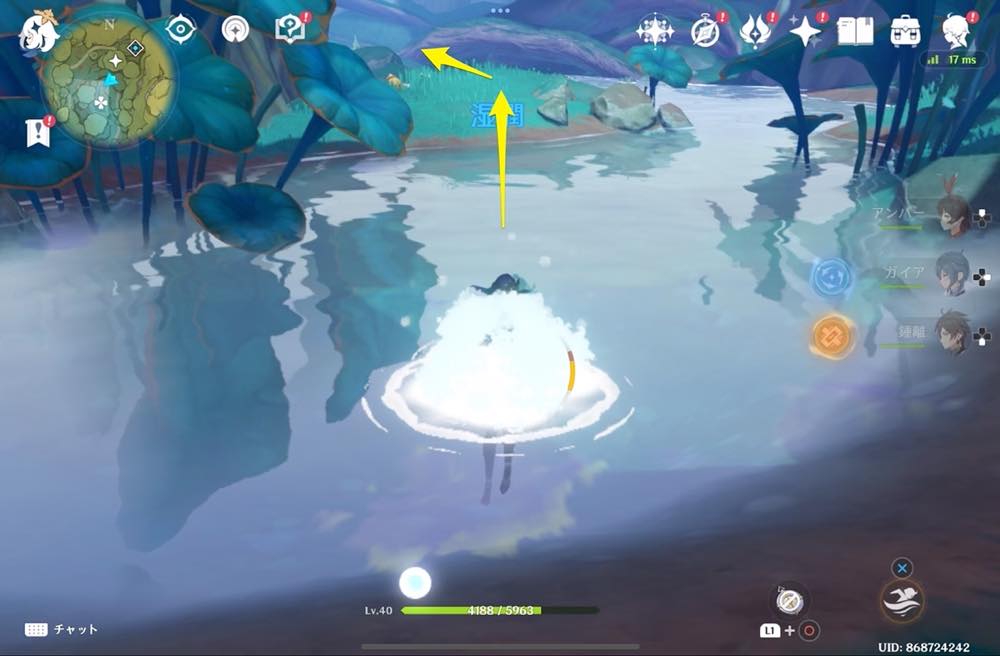Toggle the elemental sight eye icon
Screen dimensions: 1000x656
[x=180, y=30]
